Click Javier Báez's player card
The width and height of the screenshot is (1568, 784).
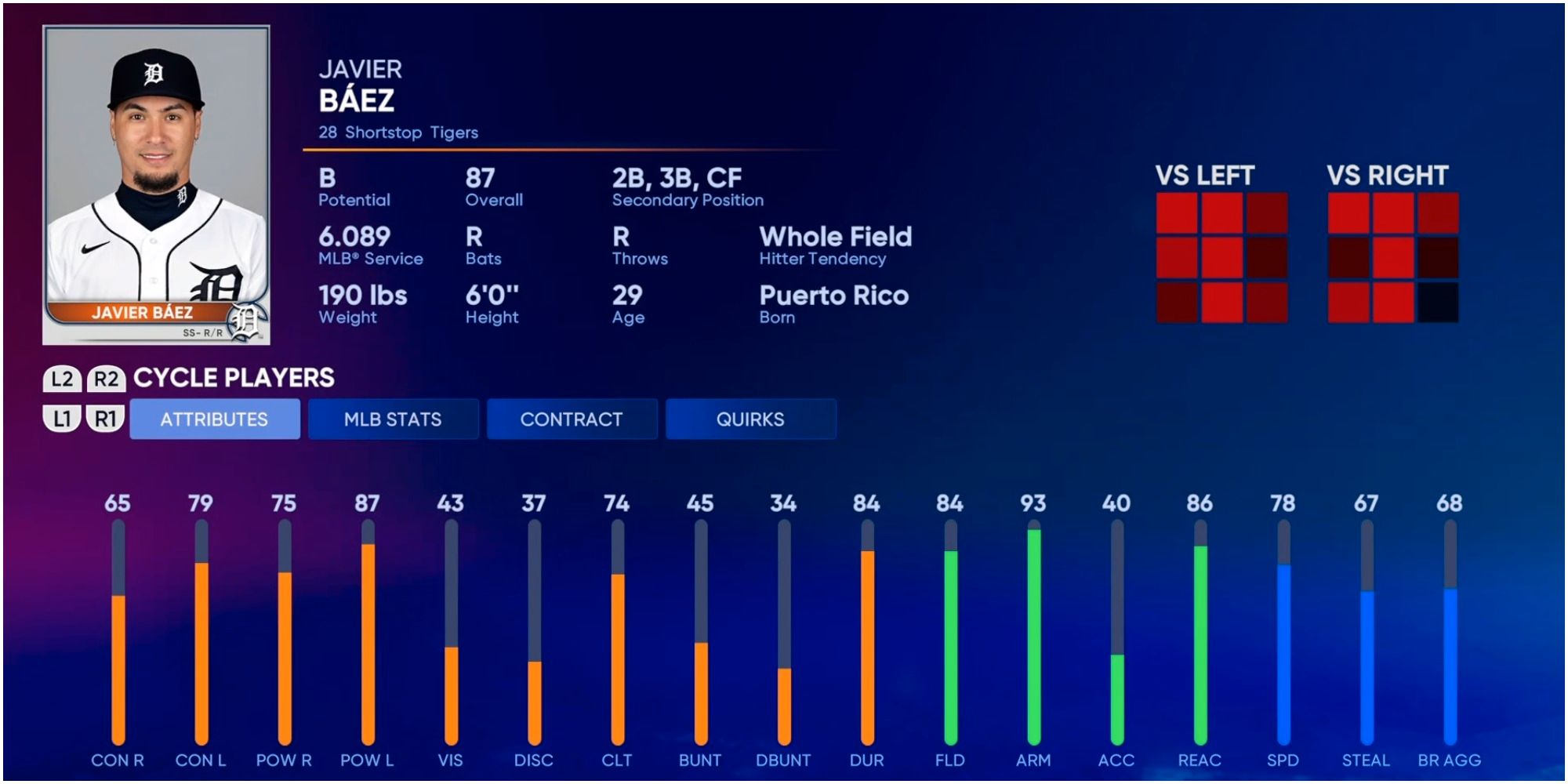coord(156,185)
